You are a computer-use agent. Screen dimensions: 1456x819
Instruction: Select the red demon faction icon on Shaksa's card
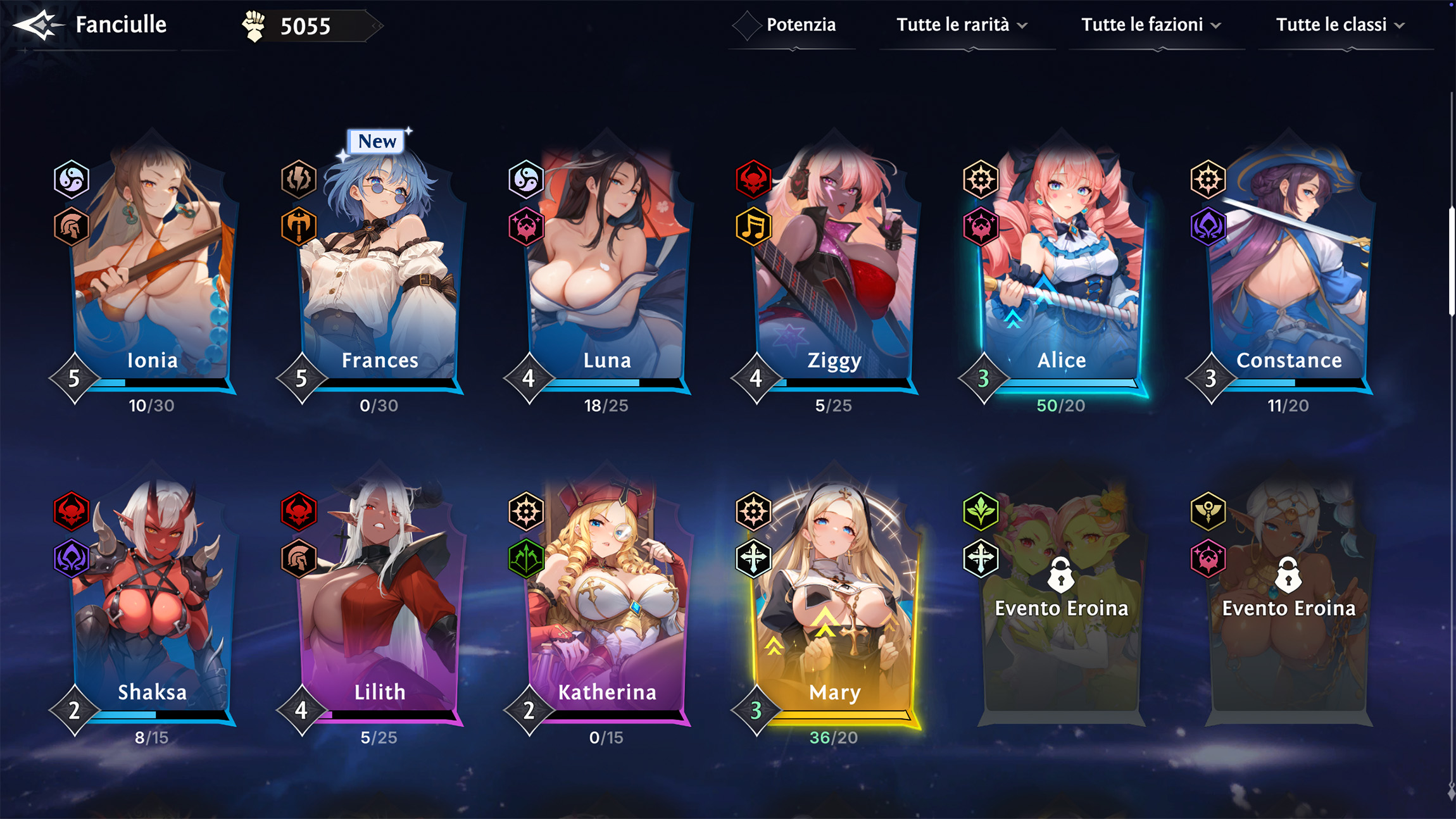[x=72, y=511]
